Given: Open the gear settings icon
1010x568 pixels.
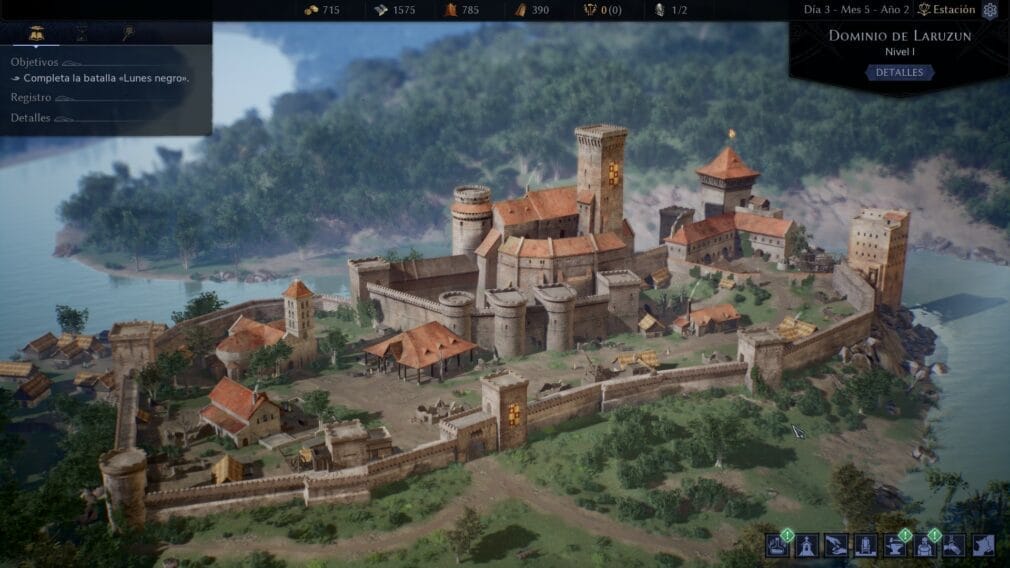Looking at the screenshot, I should (x=990, y=11).
